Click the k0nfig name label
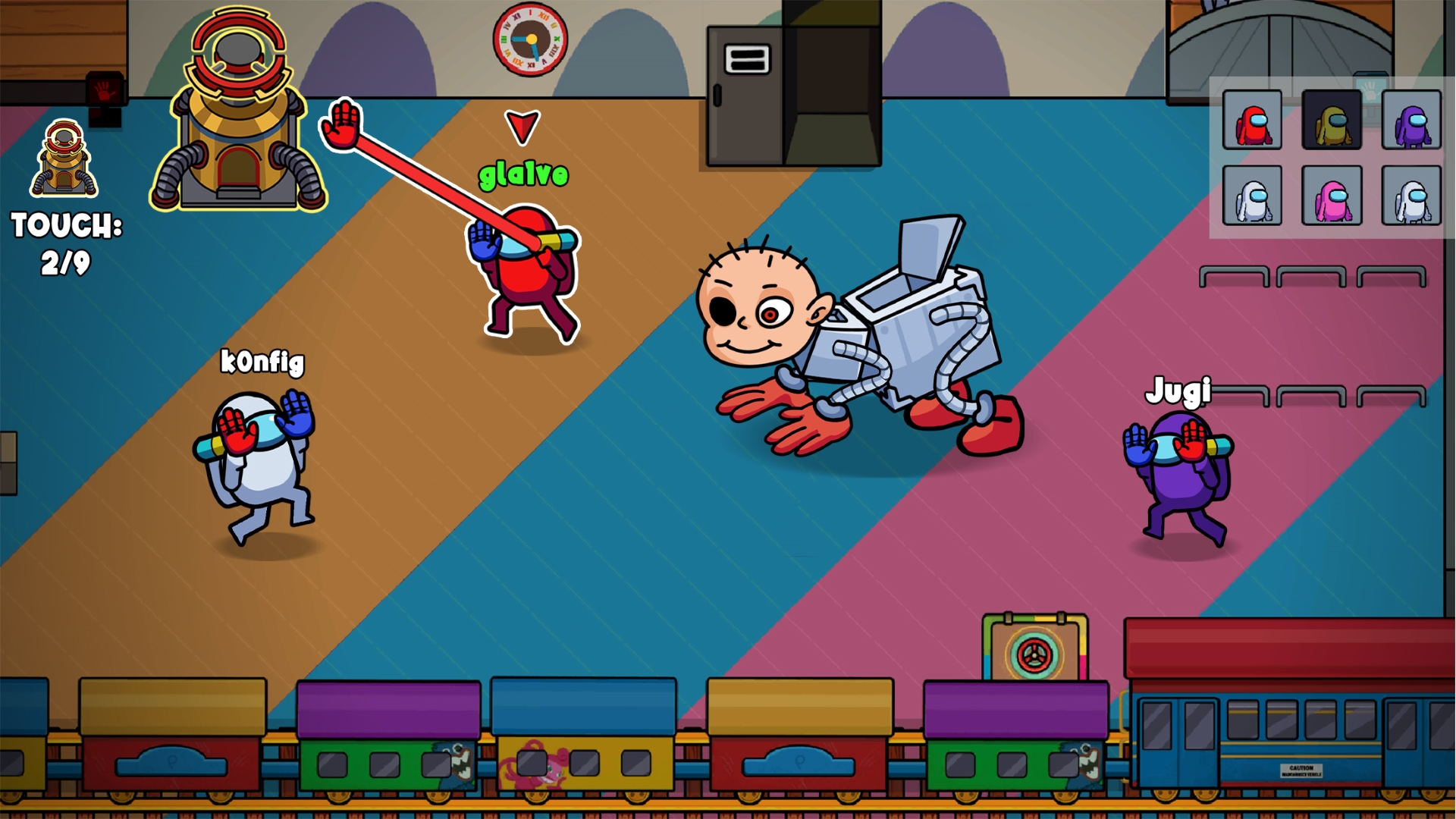This screenshot has height=819, width=1456. pos(261,363)
